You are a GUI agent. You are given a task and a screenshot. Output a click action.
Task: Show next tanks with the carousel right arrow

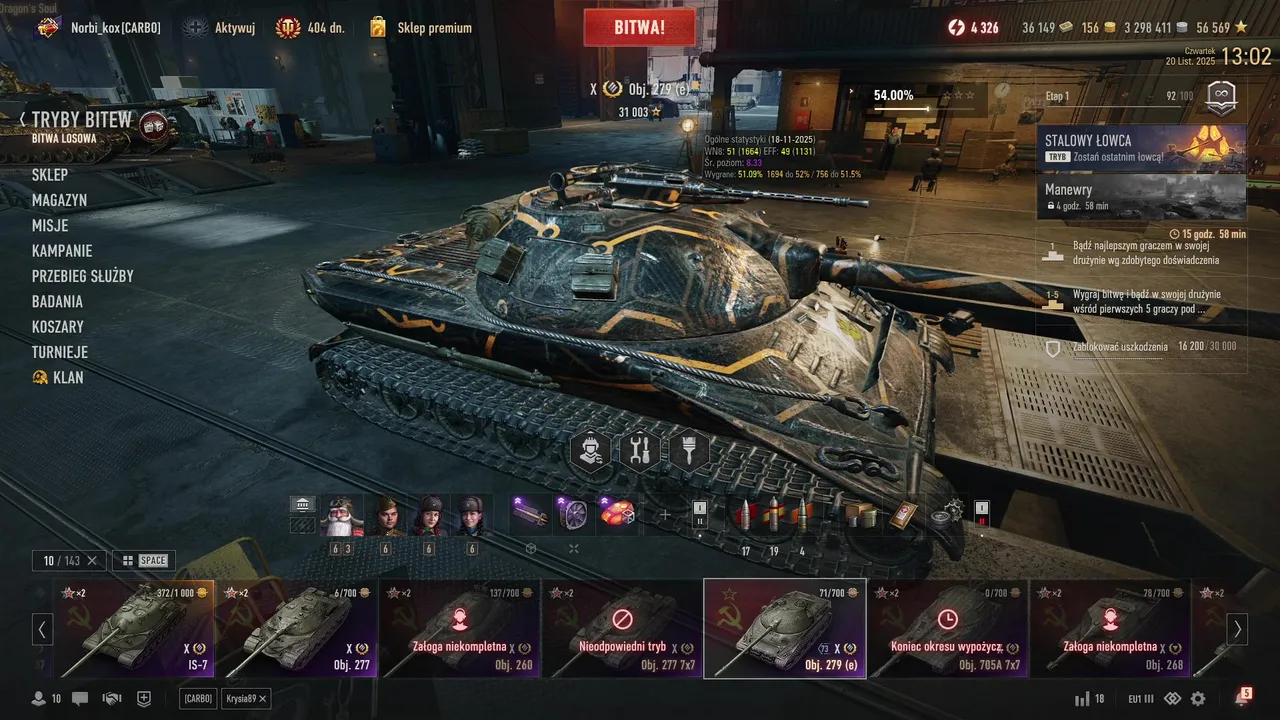[1237, 629]
